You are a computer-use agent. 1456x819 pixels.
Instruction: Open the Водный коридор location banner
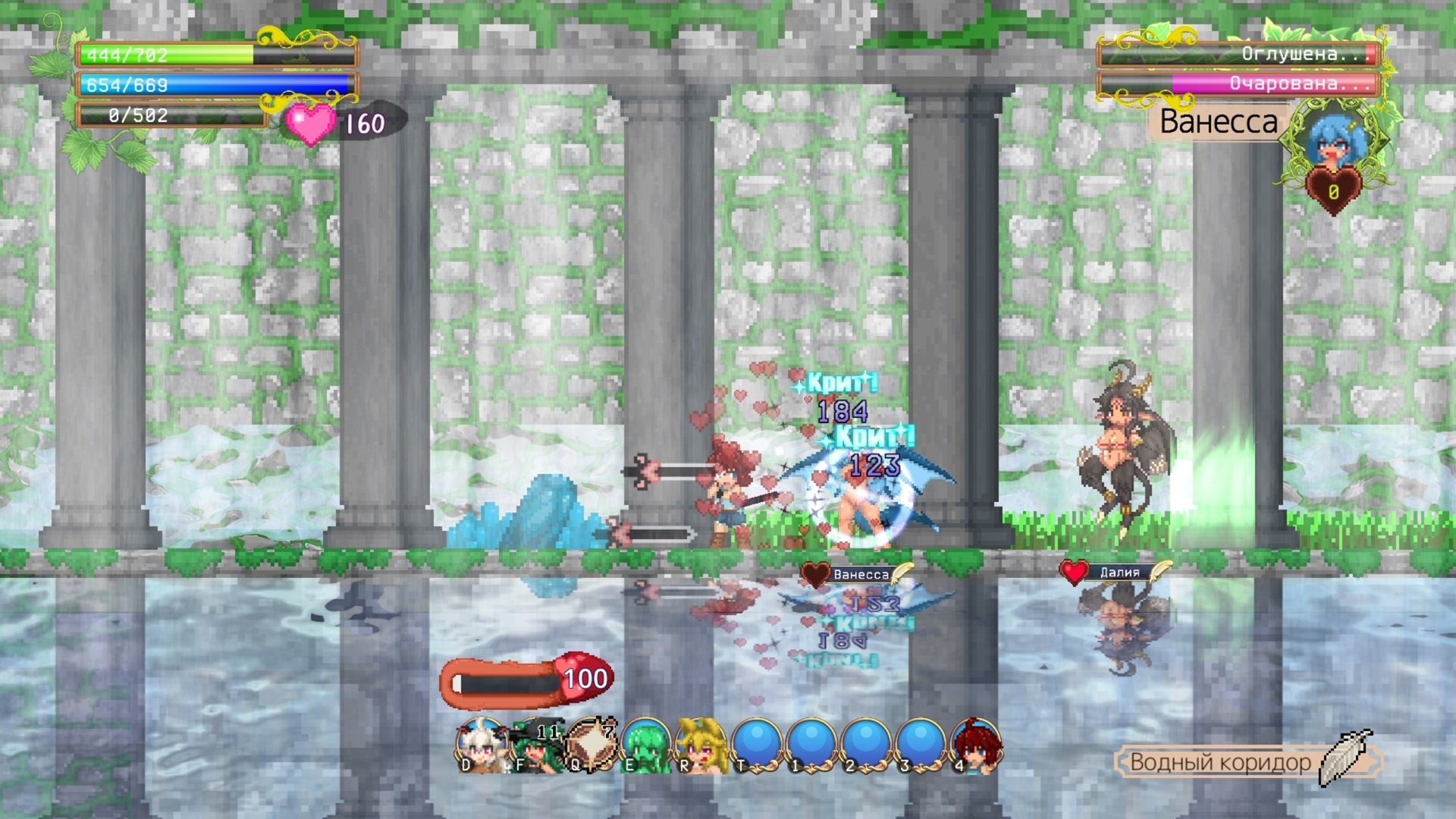click(x=1220, y=762)
